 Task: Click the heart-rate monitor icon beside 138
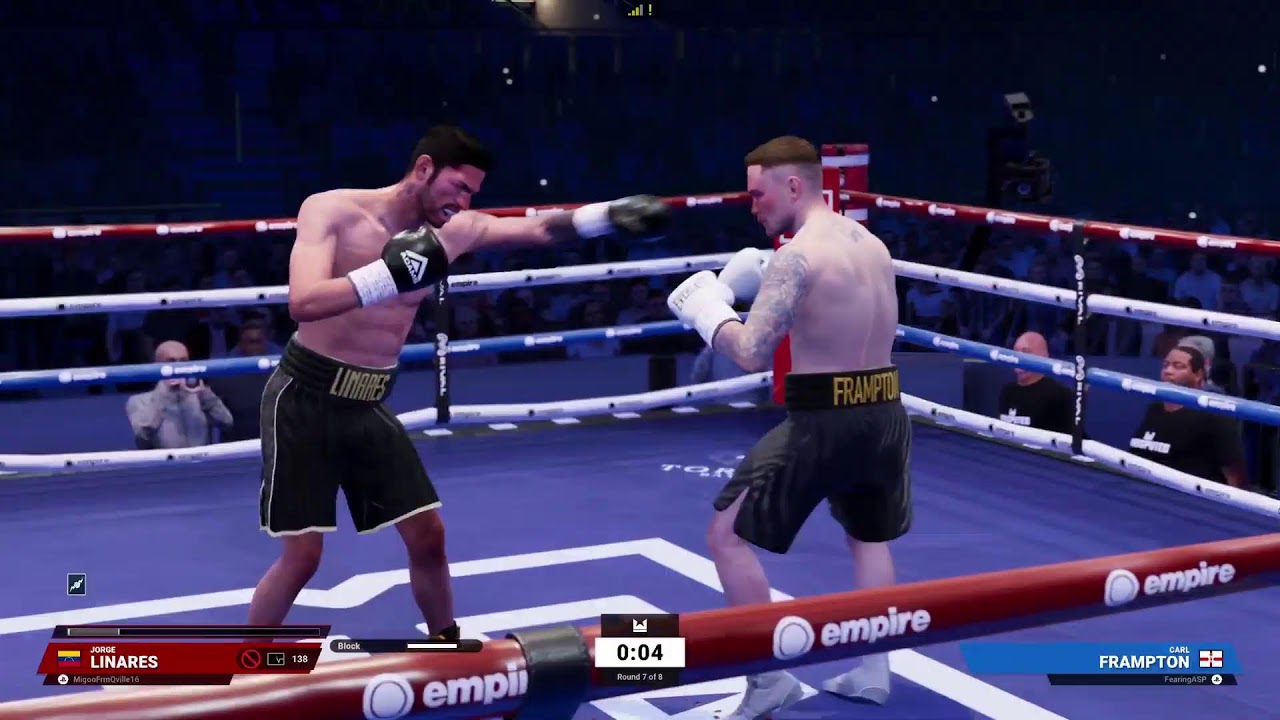click(276, 659)
